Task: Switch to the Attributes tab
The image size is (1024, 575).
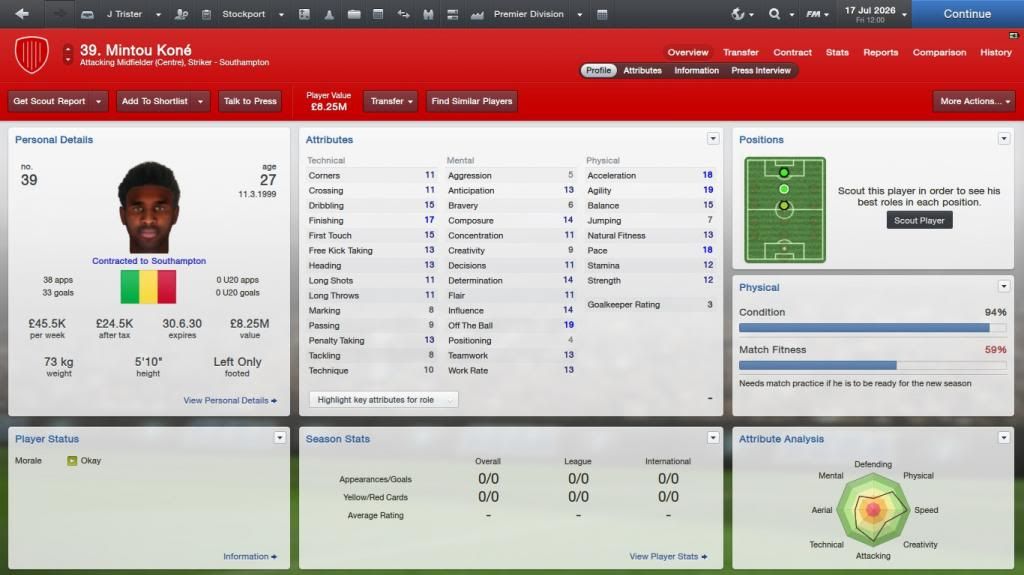Action: pos(642,71)
